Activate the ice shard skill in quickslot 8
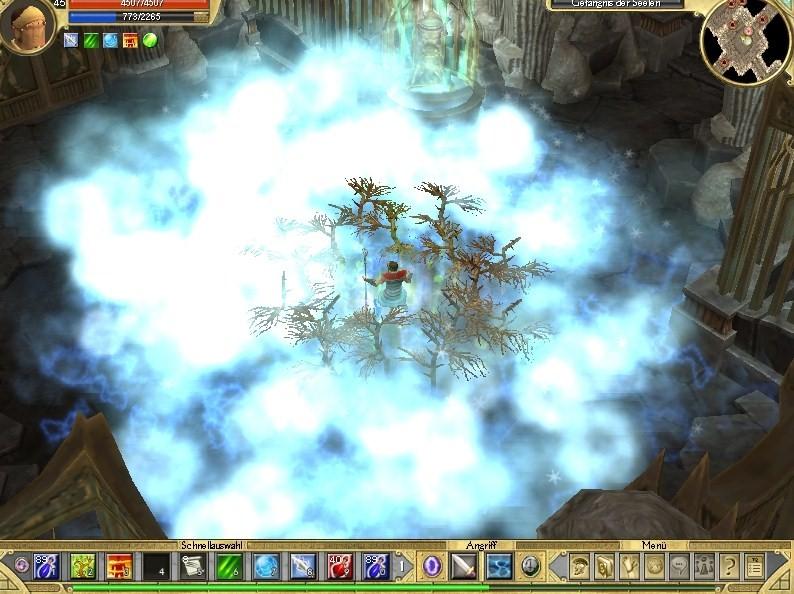794x594 pixels. pos(301,567)
